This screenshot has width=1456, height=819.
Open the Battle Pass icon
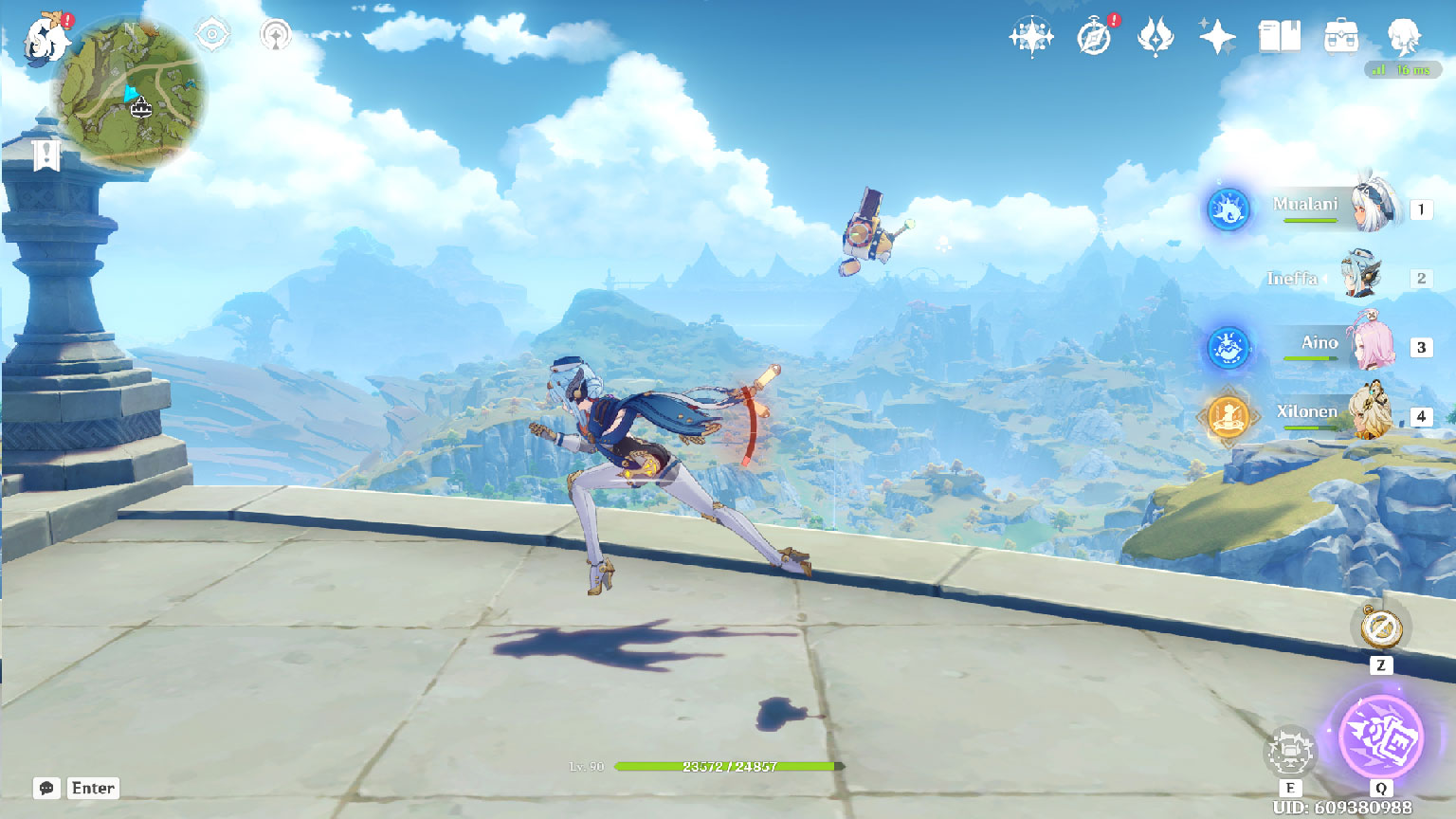pyautogui.click(x=1156, y=38)
